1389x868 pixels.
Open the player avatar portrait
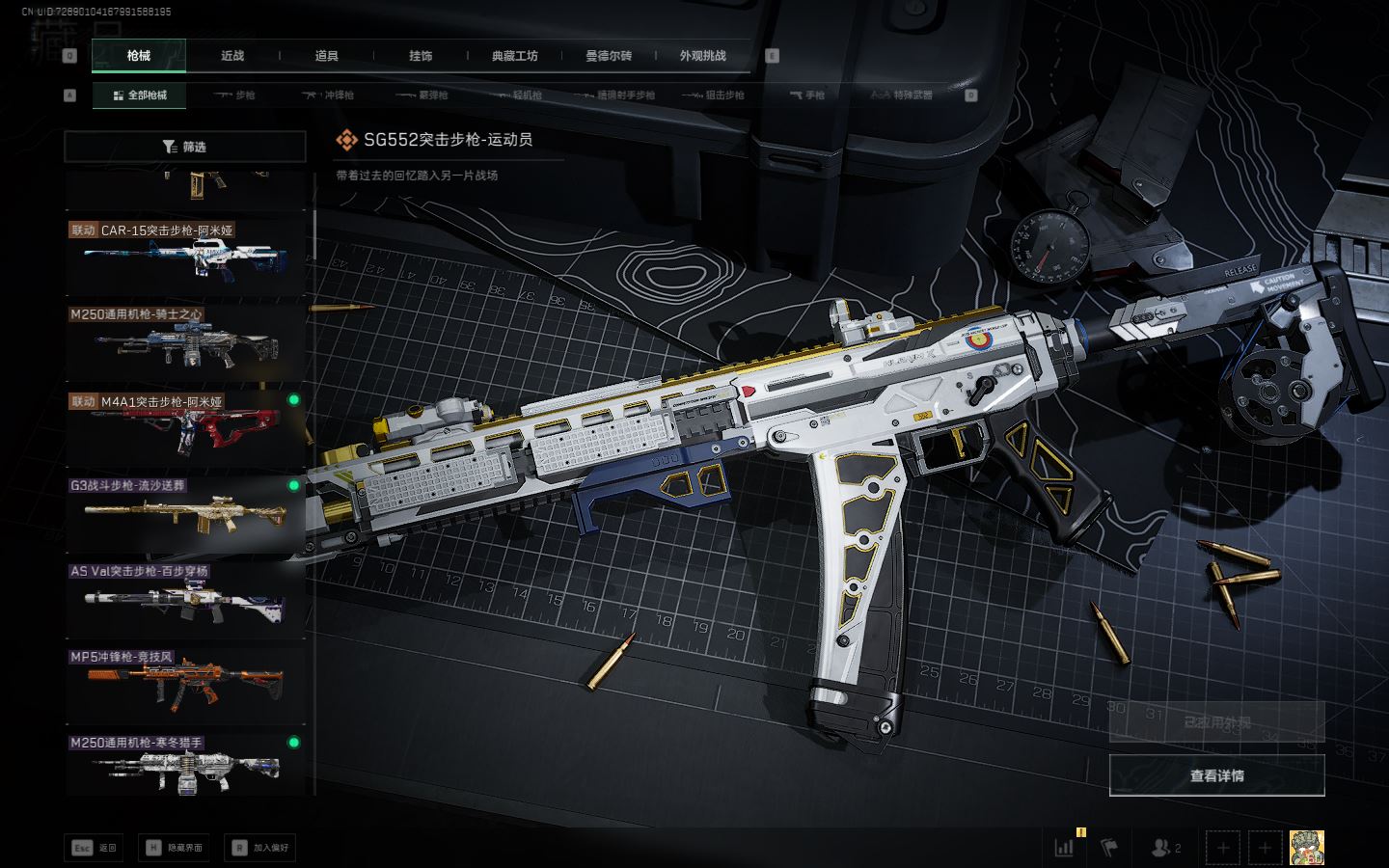(x=1306, y=848)
